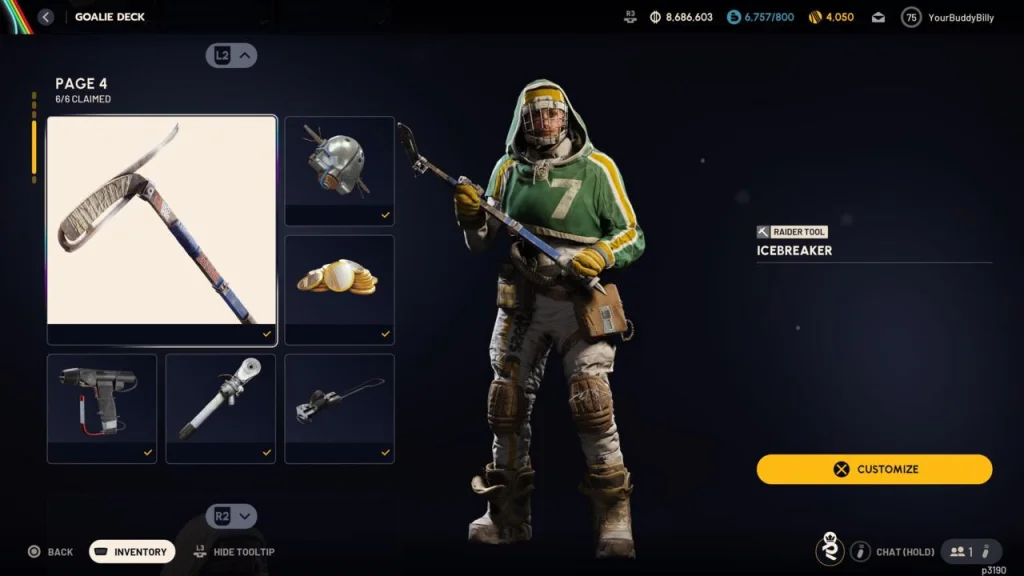The width and height of the screenshot is (1024, 576).
Task: Select the Icebreaker raider tool tile
Action: click(162, 230)
